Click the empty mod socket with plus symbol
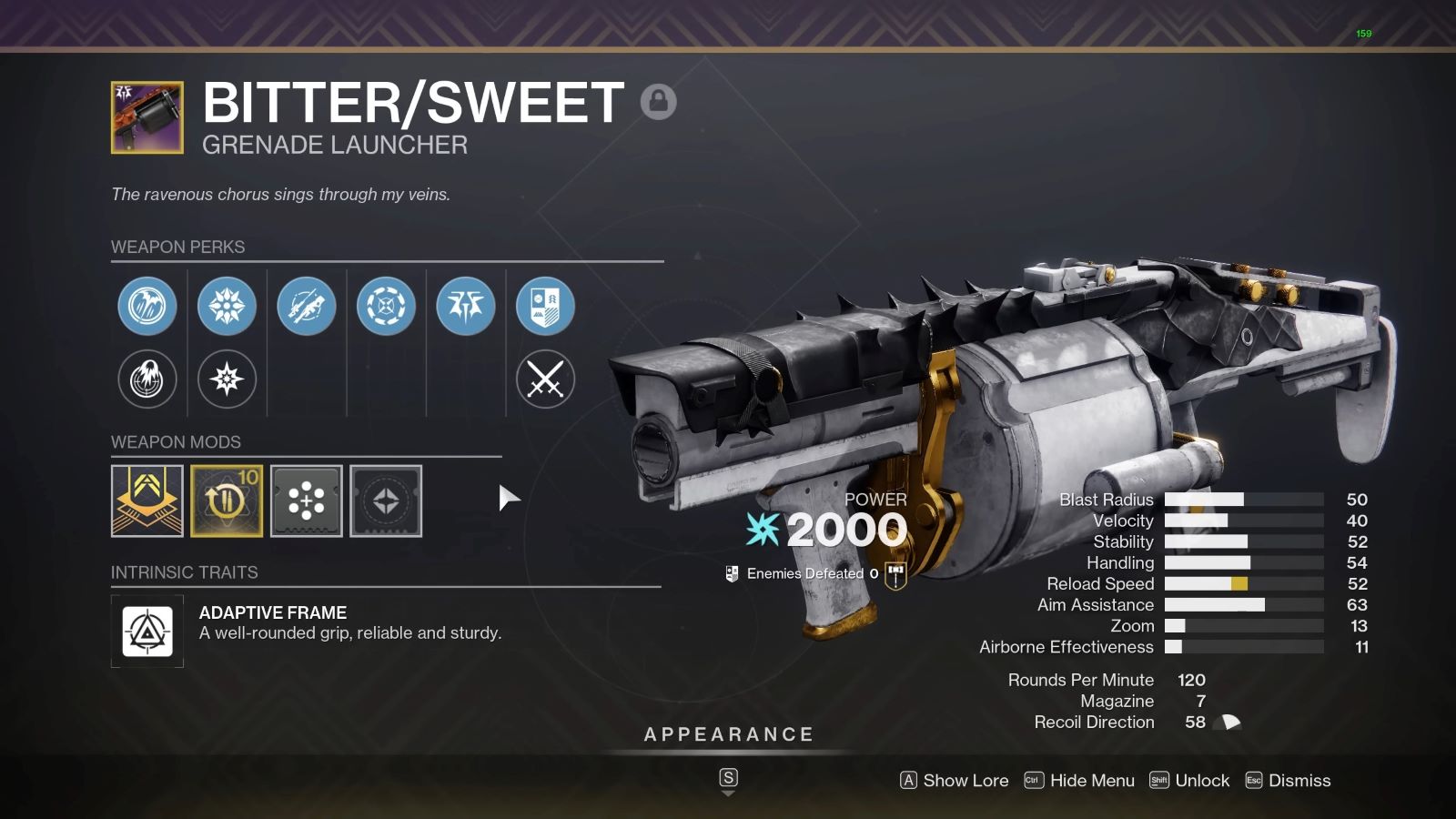Viewport: 1456px width, 819px height. [307, 501]
